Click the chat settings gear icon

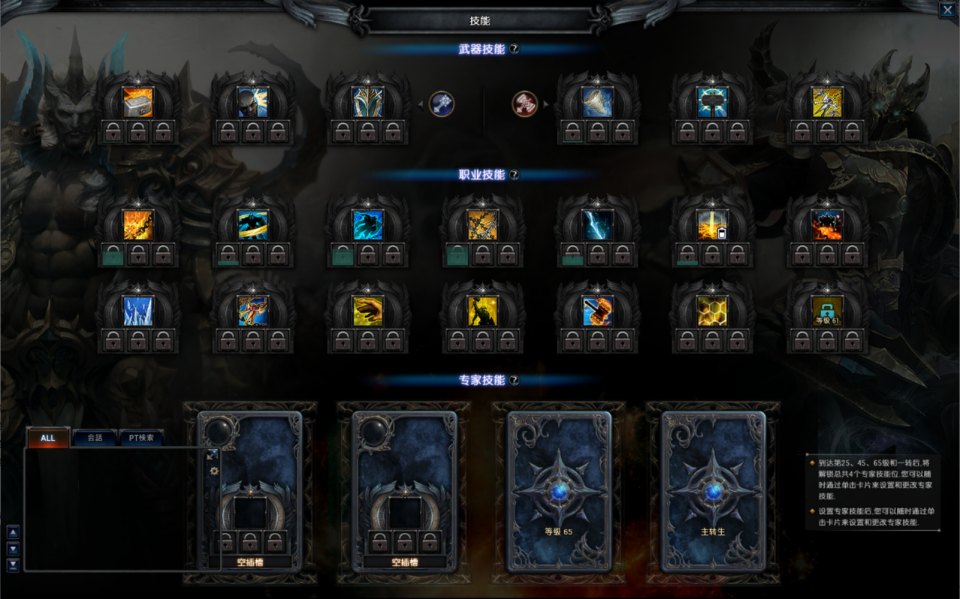tap(213, 470)
